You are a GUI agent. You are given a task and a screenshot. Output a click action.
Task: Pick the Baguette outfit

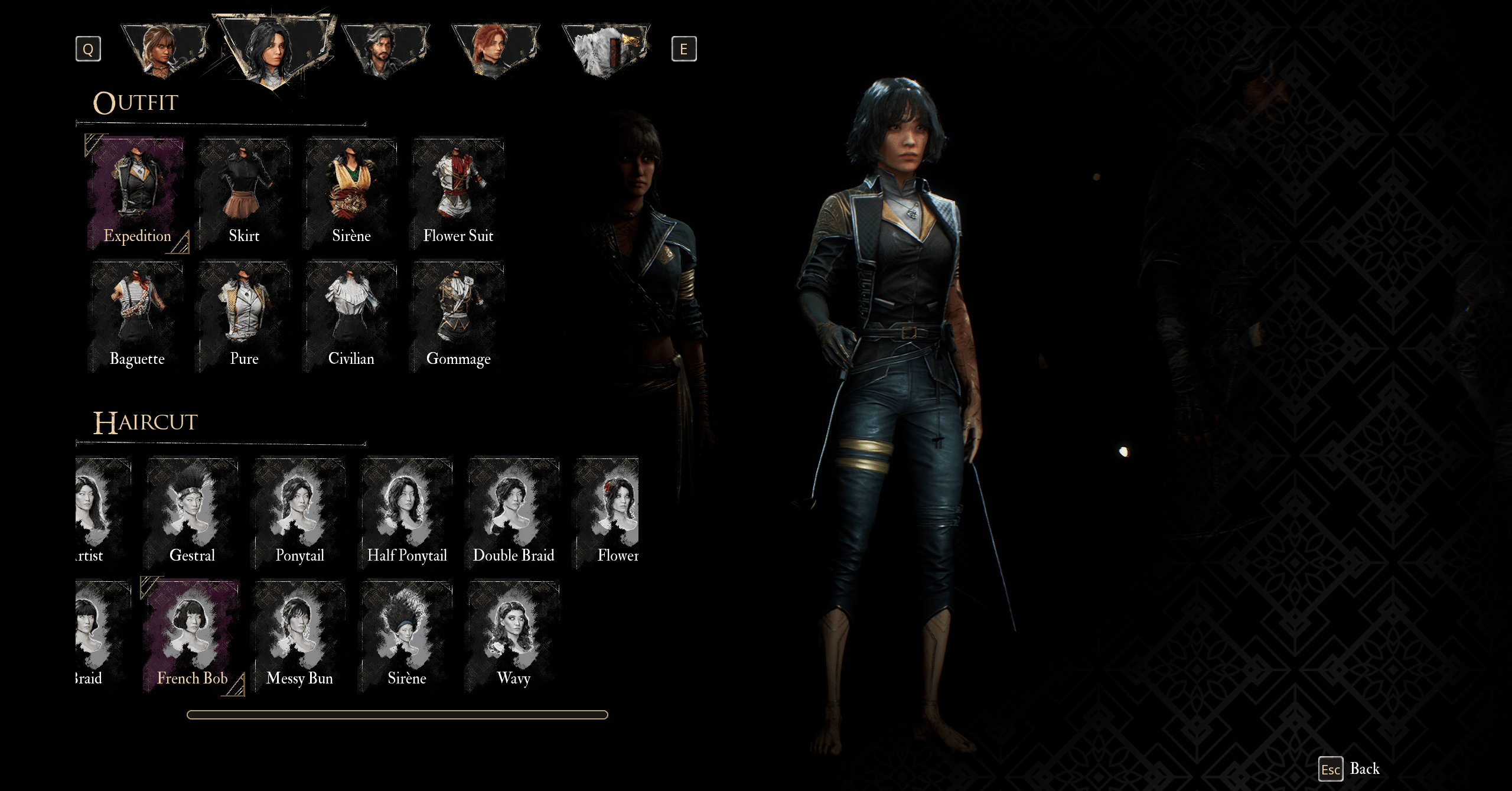pyautogui.click(x=137, y=317)
